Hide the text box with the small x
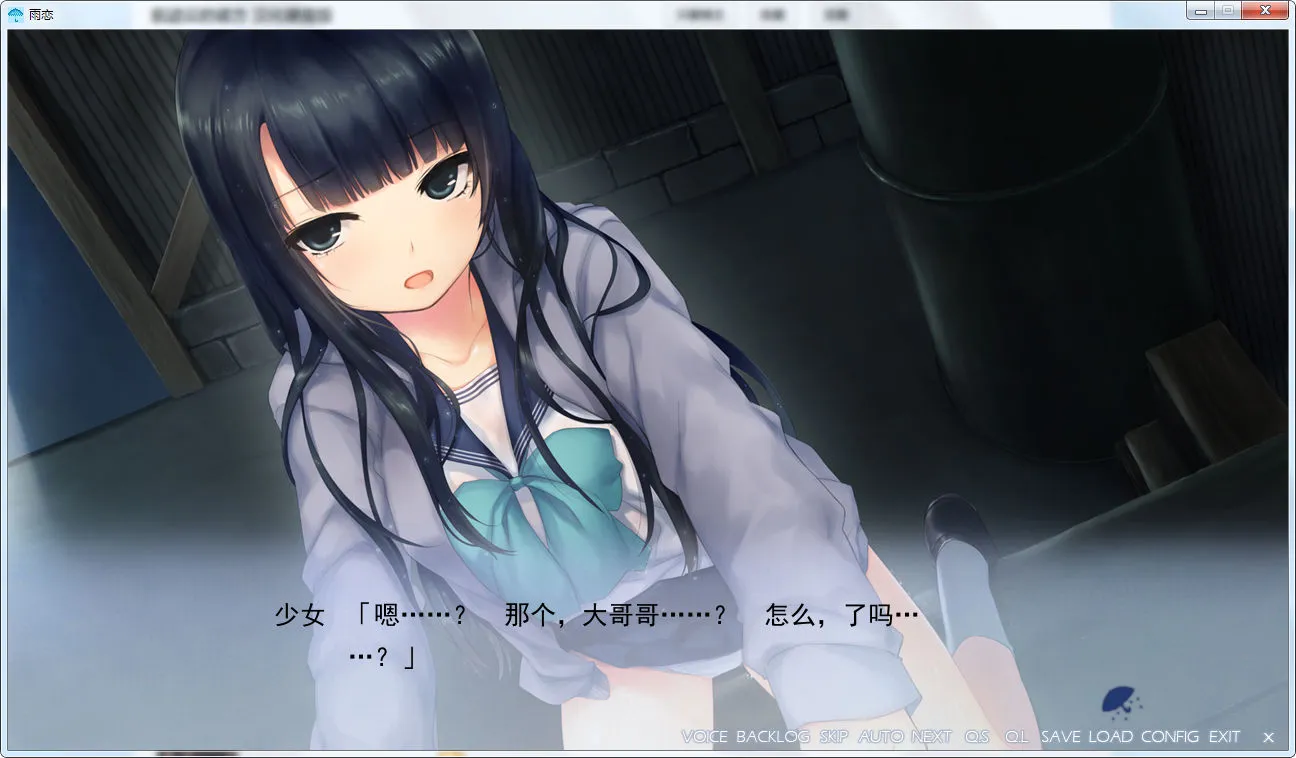This screenshot has width=1296, height=758. (1268, 738)
